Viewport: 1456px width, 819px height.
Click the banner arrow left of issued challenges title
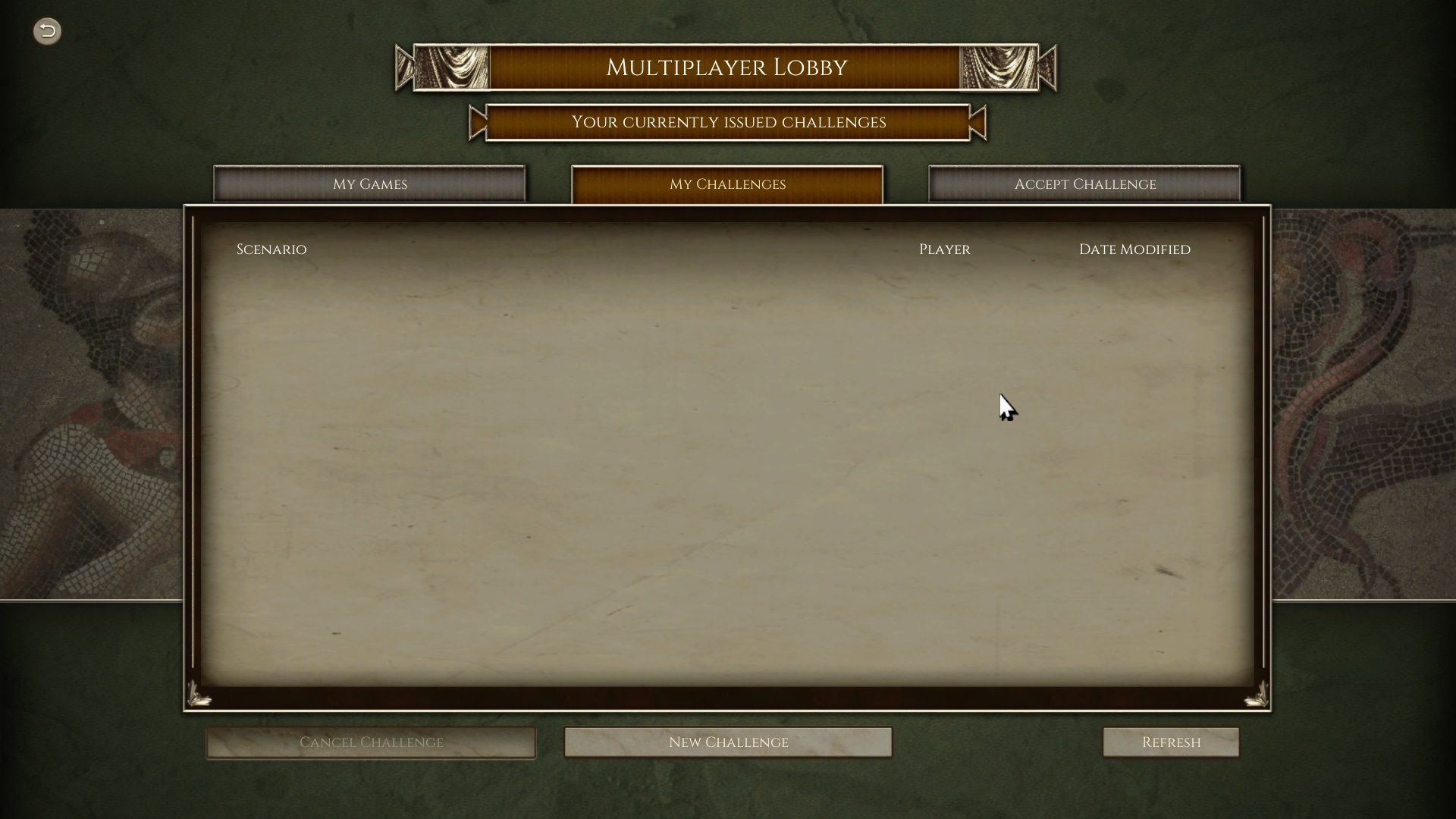[476, 123]
